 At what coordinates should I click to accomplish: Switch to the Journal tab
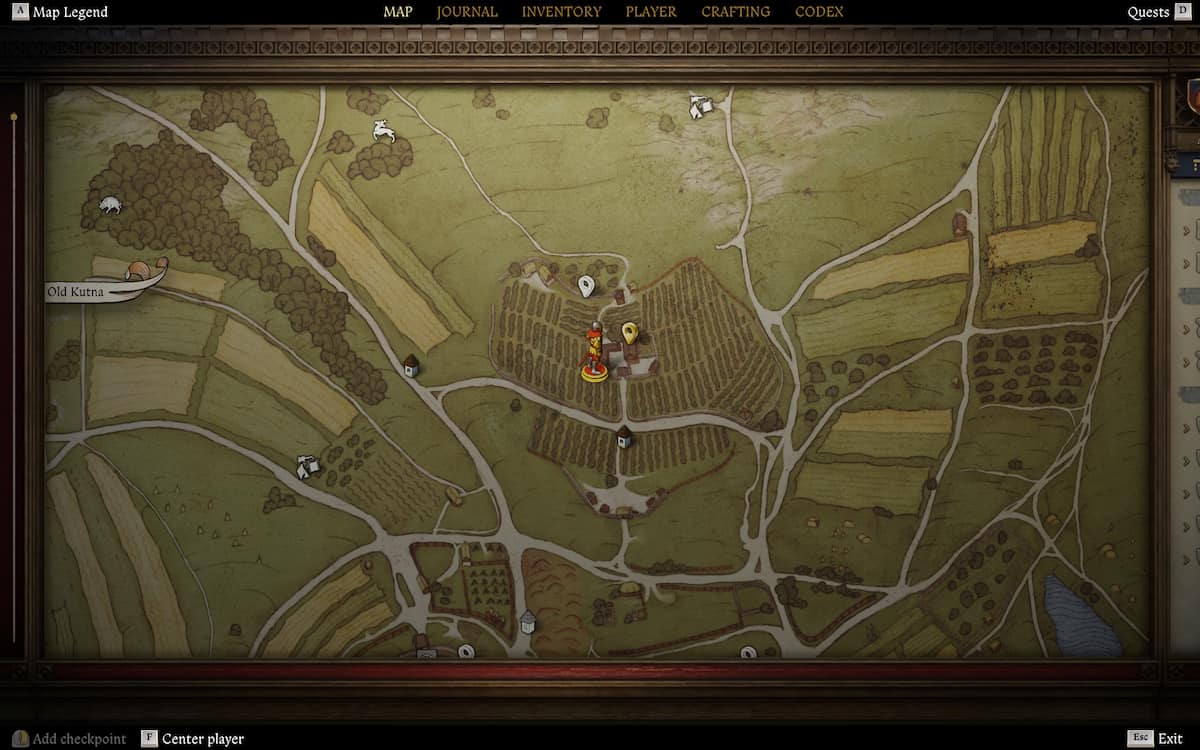coord(467,12)
